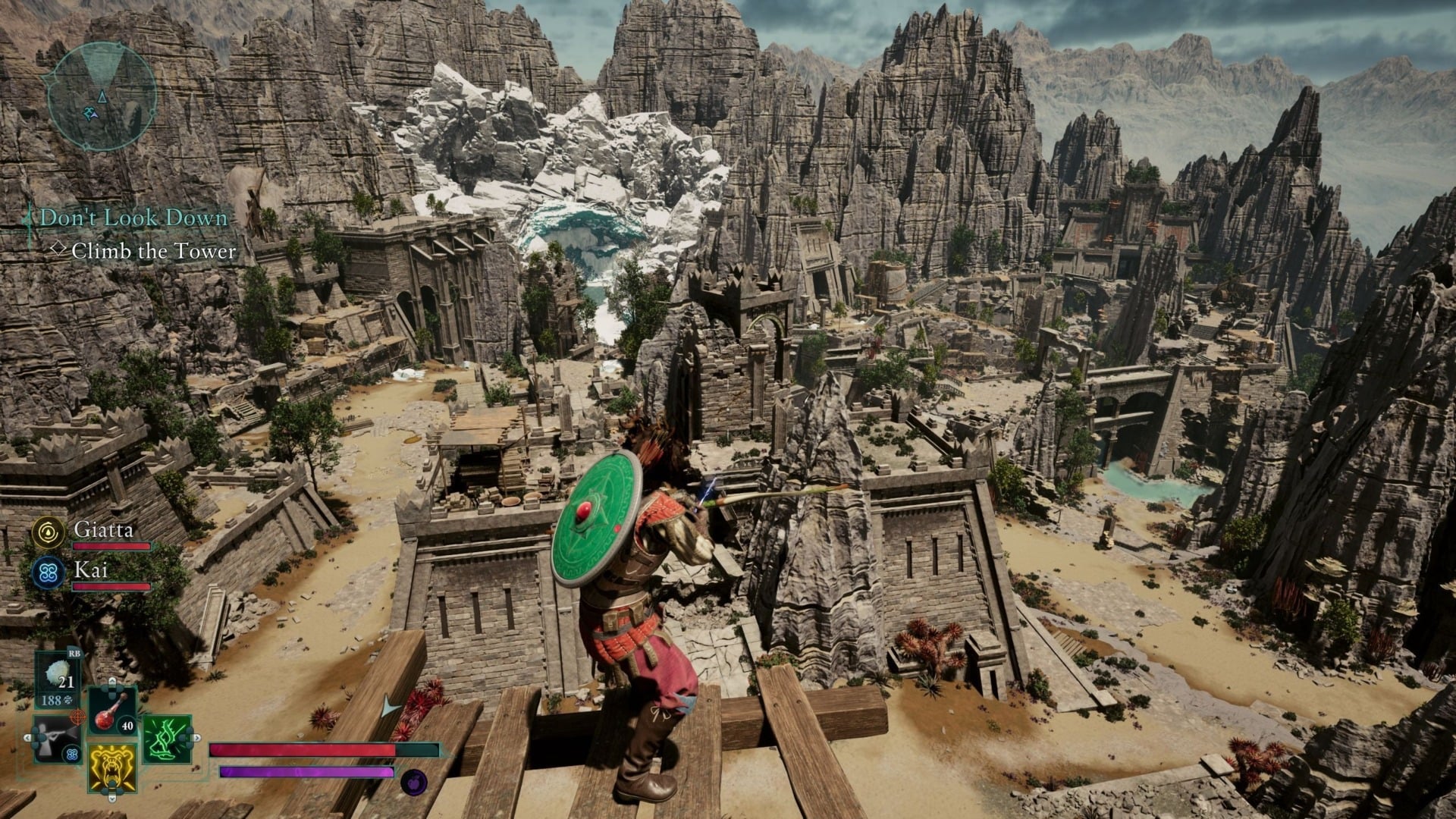Image resolution: width=1456 pixels, height=819 pixels.
Task: Select the quest title Don't Look Down
Action: 133,218
